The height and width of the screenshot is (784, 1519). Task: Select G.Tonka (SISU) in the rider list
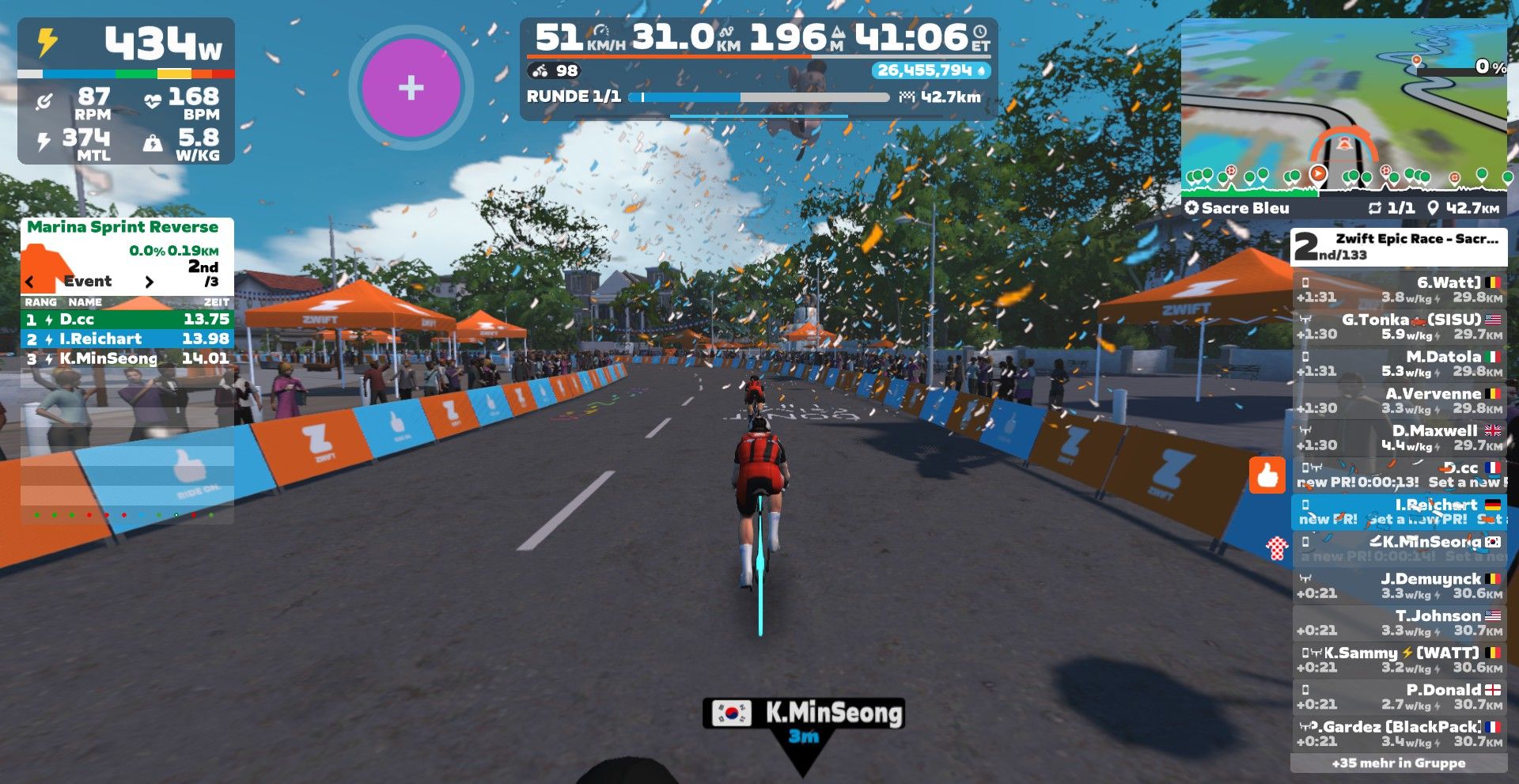coord(1399,327)
